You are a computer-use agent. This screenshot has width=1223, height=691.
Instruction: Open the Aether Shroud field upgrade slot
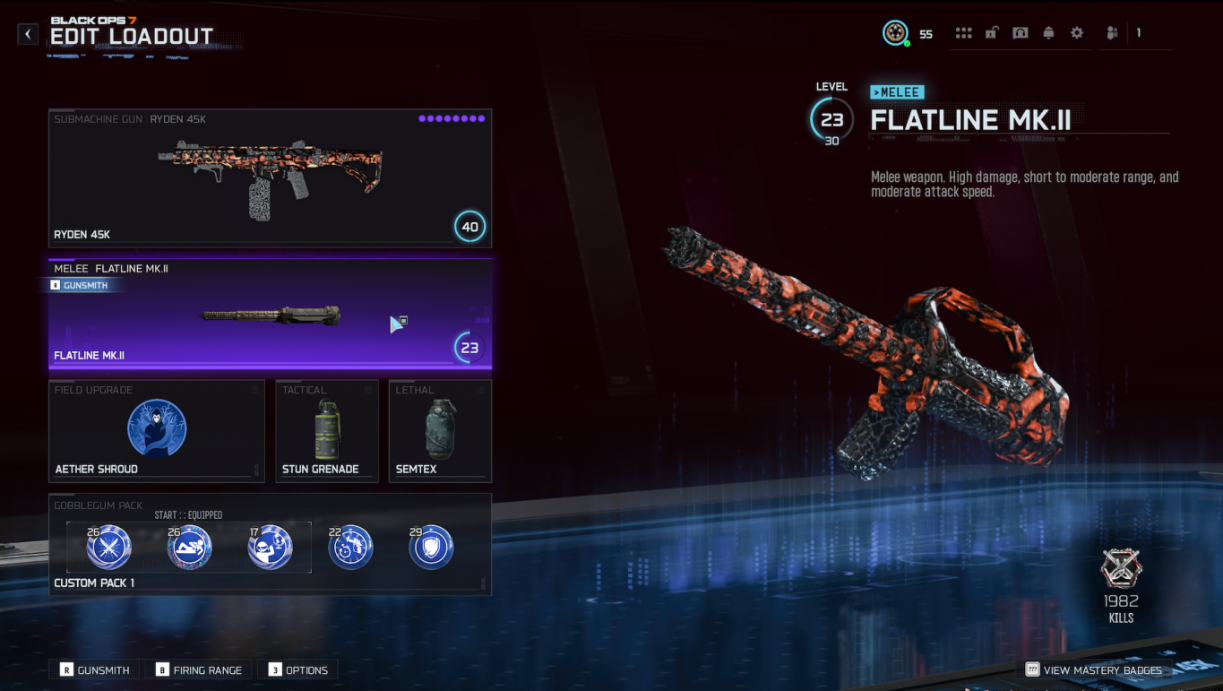tap(156, 431)
